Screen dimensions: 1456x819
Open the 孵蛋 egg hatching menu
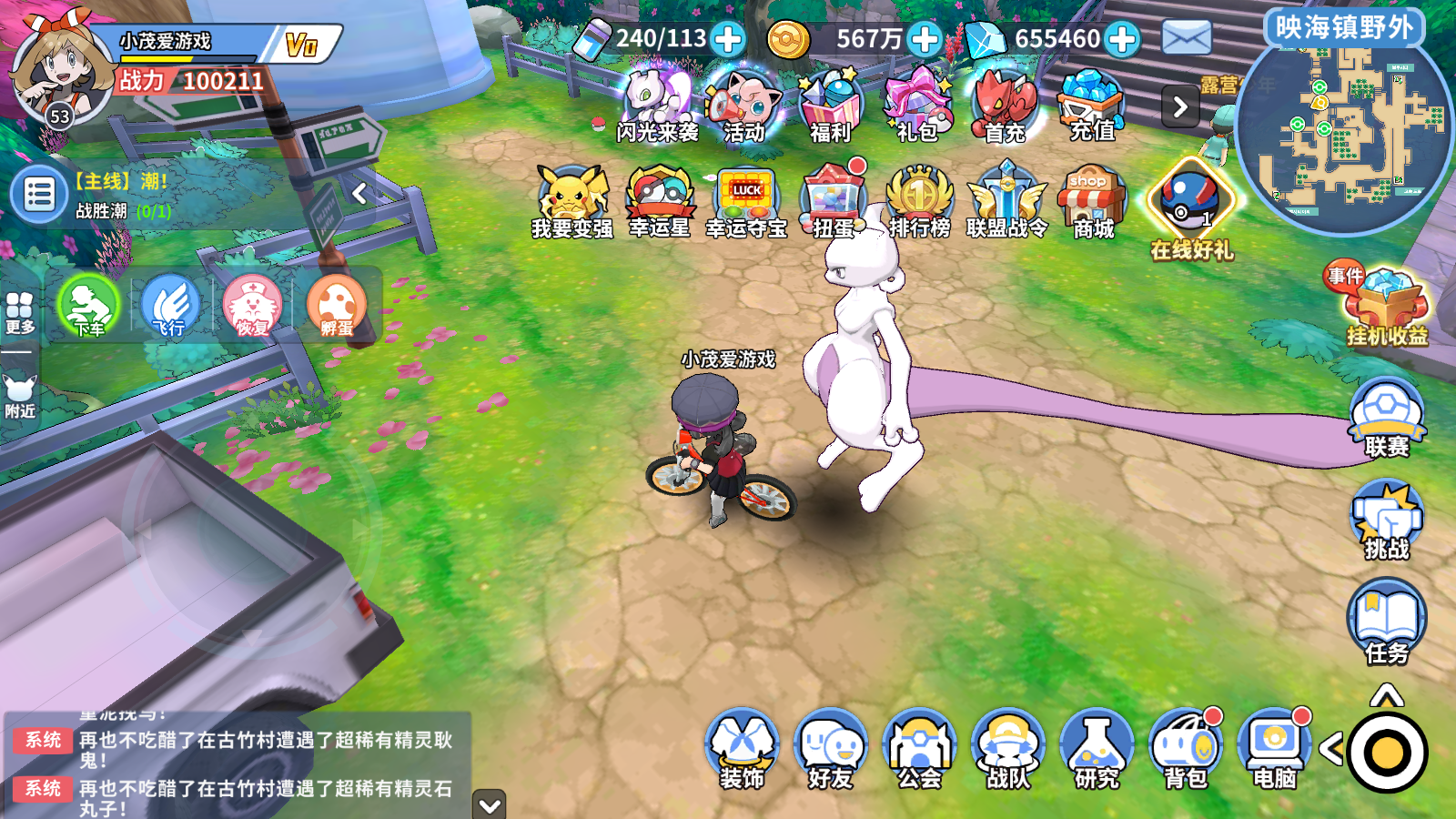[x=336, y=306]
